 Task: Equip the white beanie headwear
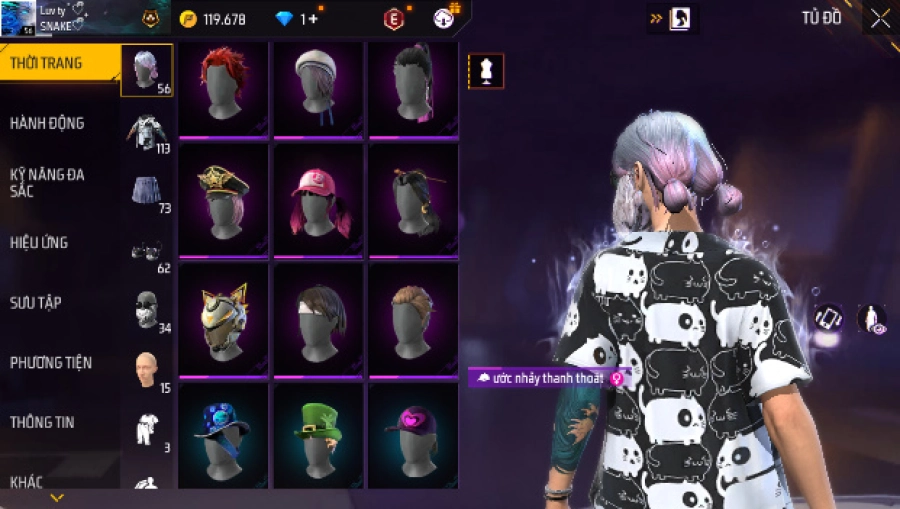[x=318, y=88]
